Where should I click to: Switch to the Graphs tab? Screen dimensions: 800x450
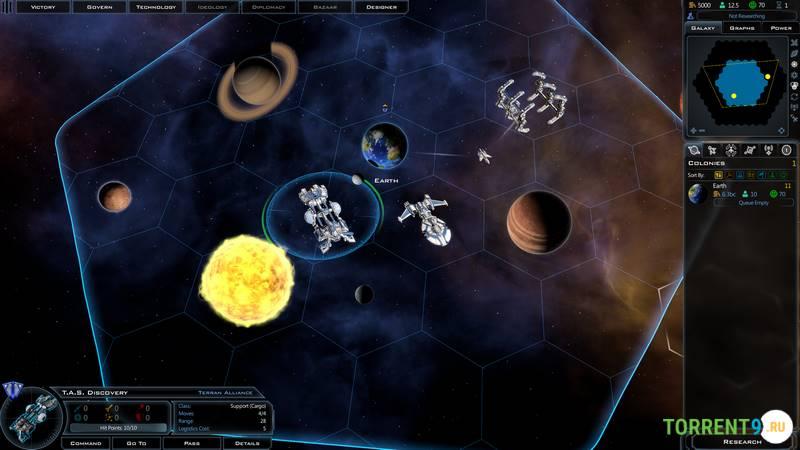pyautogui.click(x=741, y=28)
